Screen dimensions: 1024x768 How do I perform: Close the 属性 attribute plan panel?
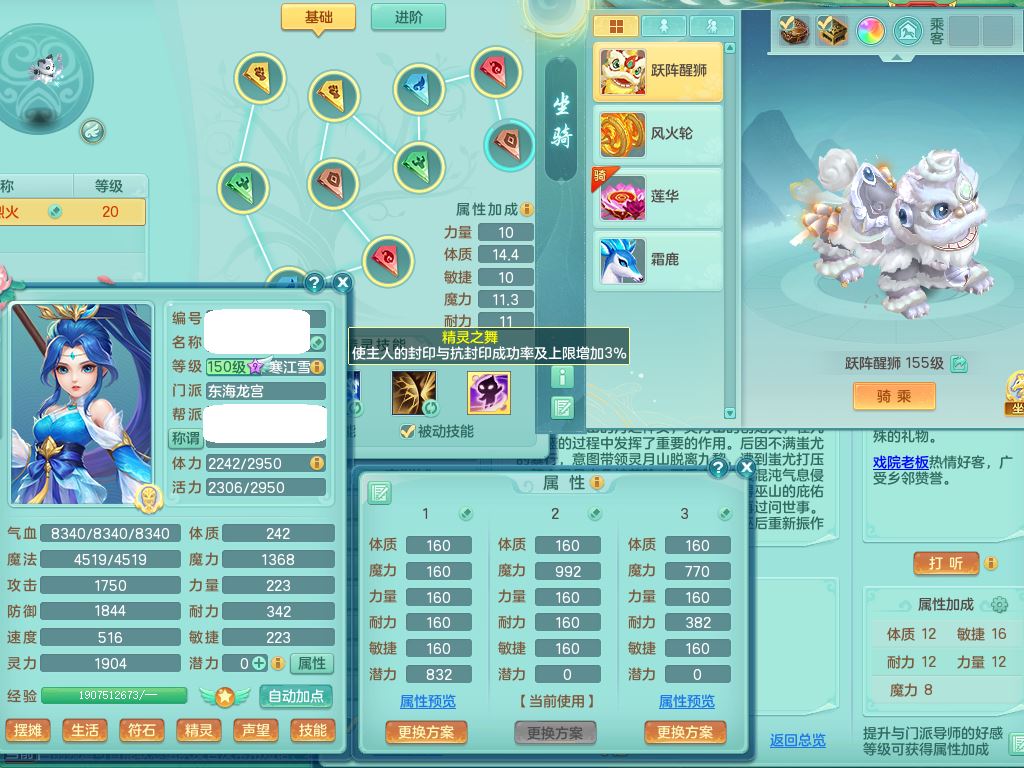[x=746, y=468]
